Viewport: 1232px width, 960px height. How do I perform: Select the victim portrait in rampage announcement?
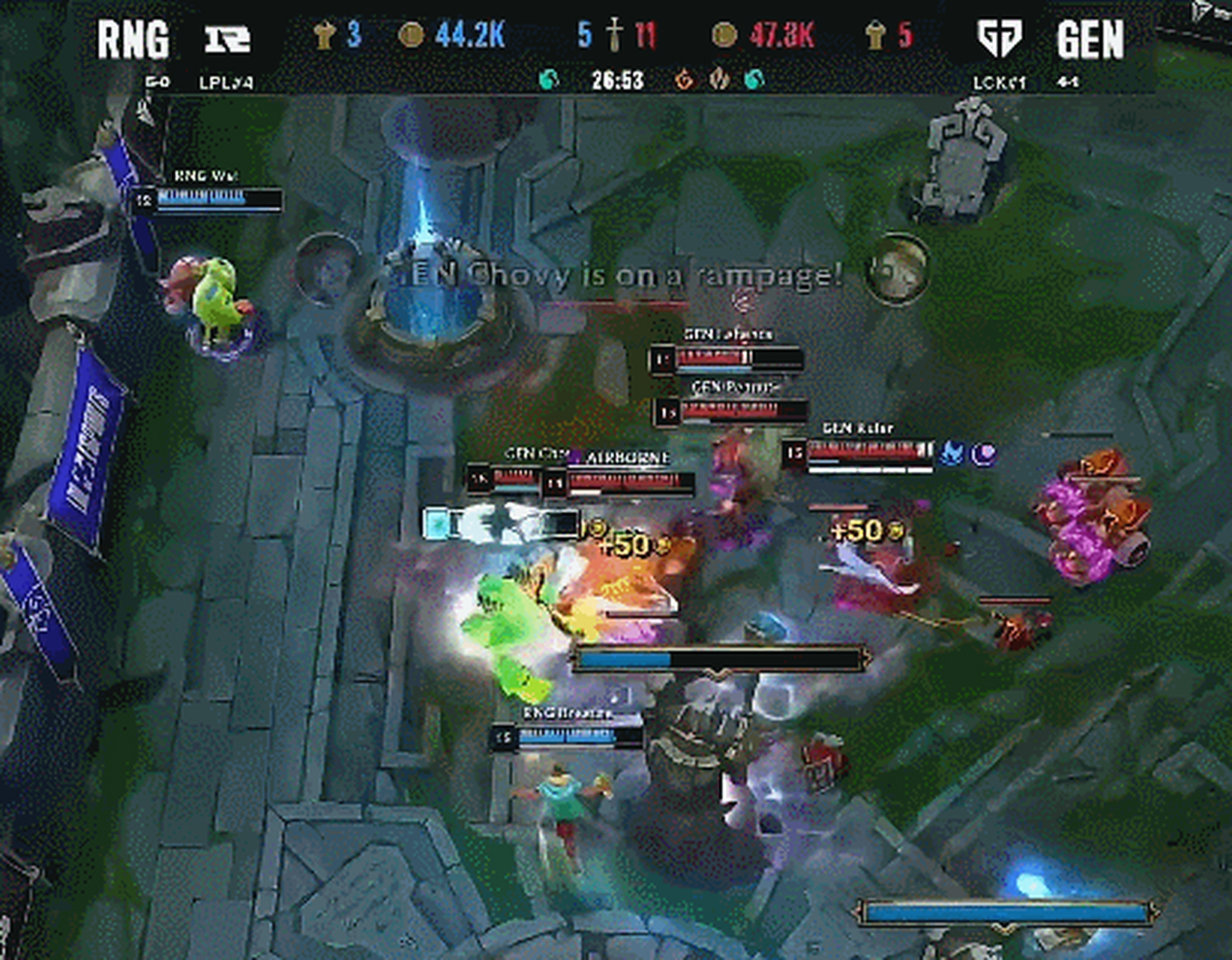point(897,268)
